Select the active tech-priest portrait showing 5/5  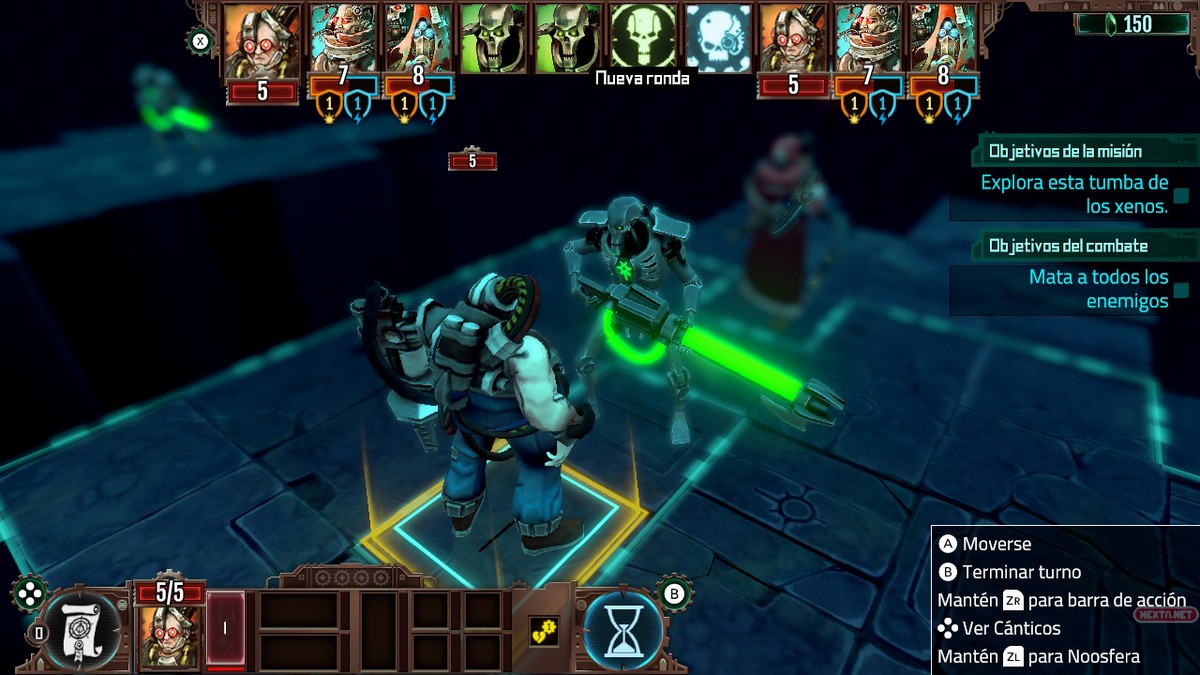coord(166,636)
